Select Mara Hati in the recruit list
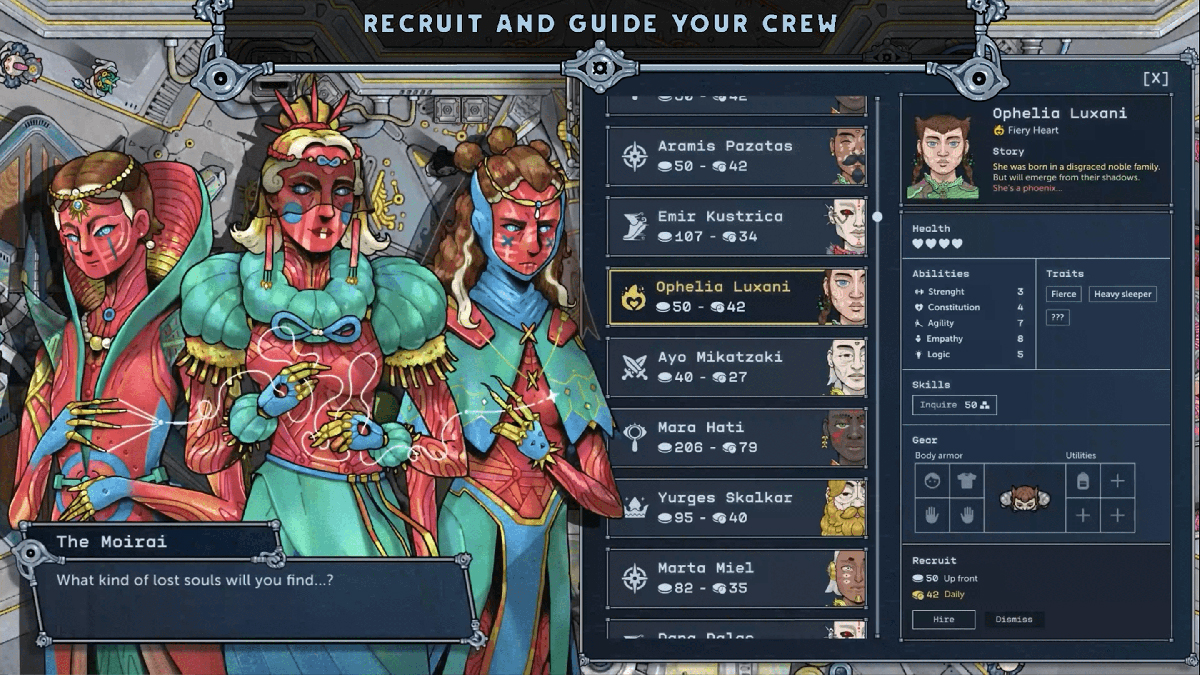This screenshot has height=675, width=1200. 736,437
